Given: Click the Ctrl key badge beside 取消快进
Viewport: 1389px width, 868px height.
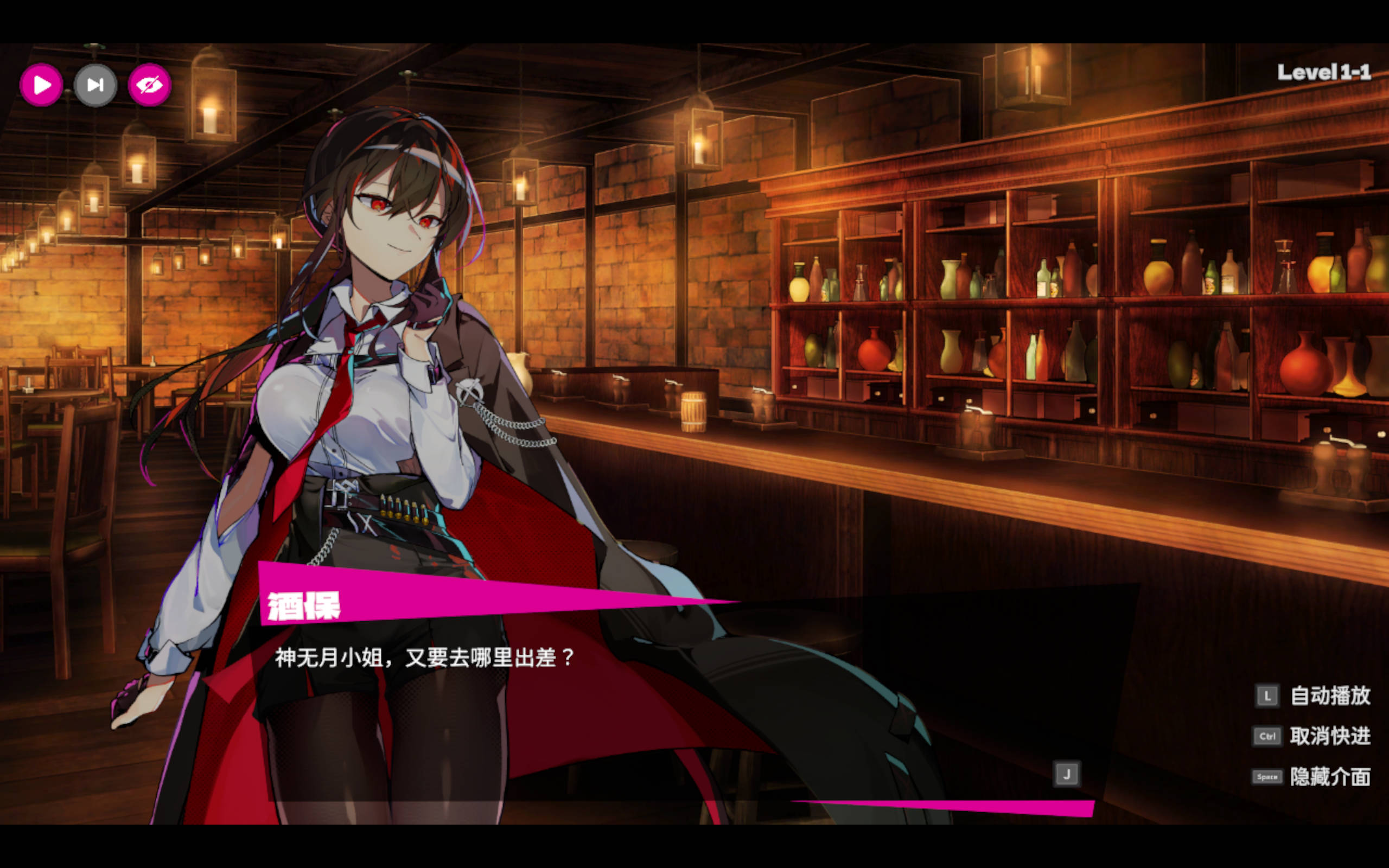Looking at the screenshot, I should pyautogui.click(x=1267, y=736).
